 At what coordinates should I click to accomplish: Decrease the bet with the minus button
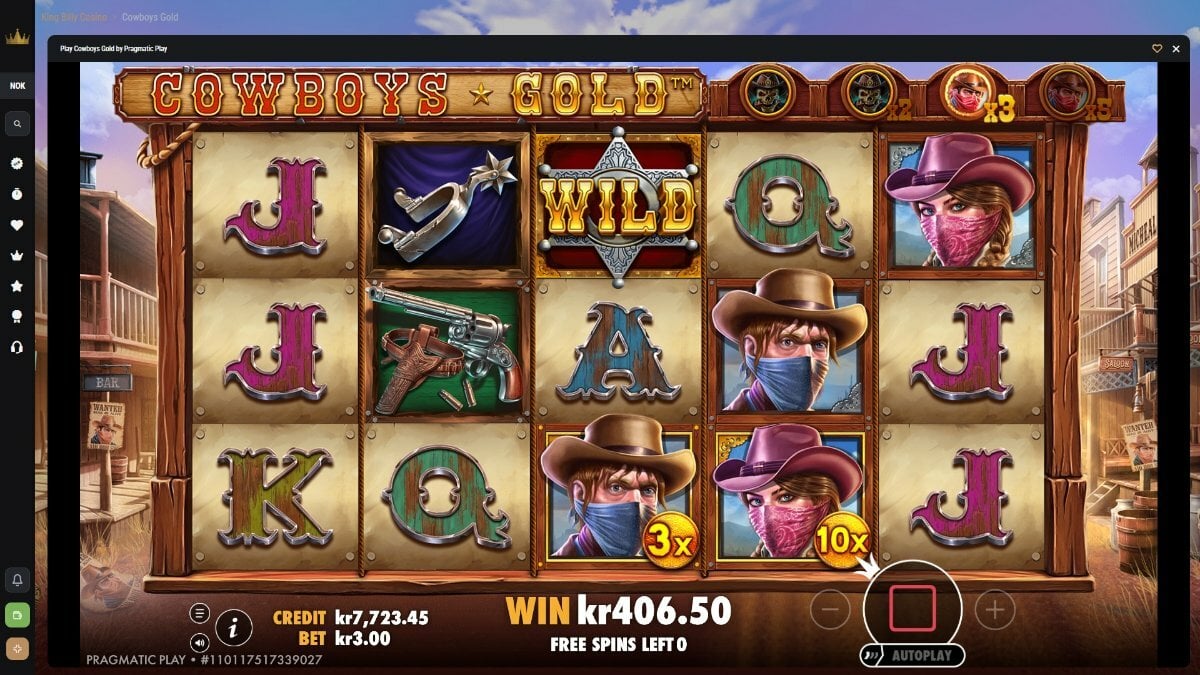point(830,610)
